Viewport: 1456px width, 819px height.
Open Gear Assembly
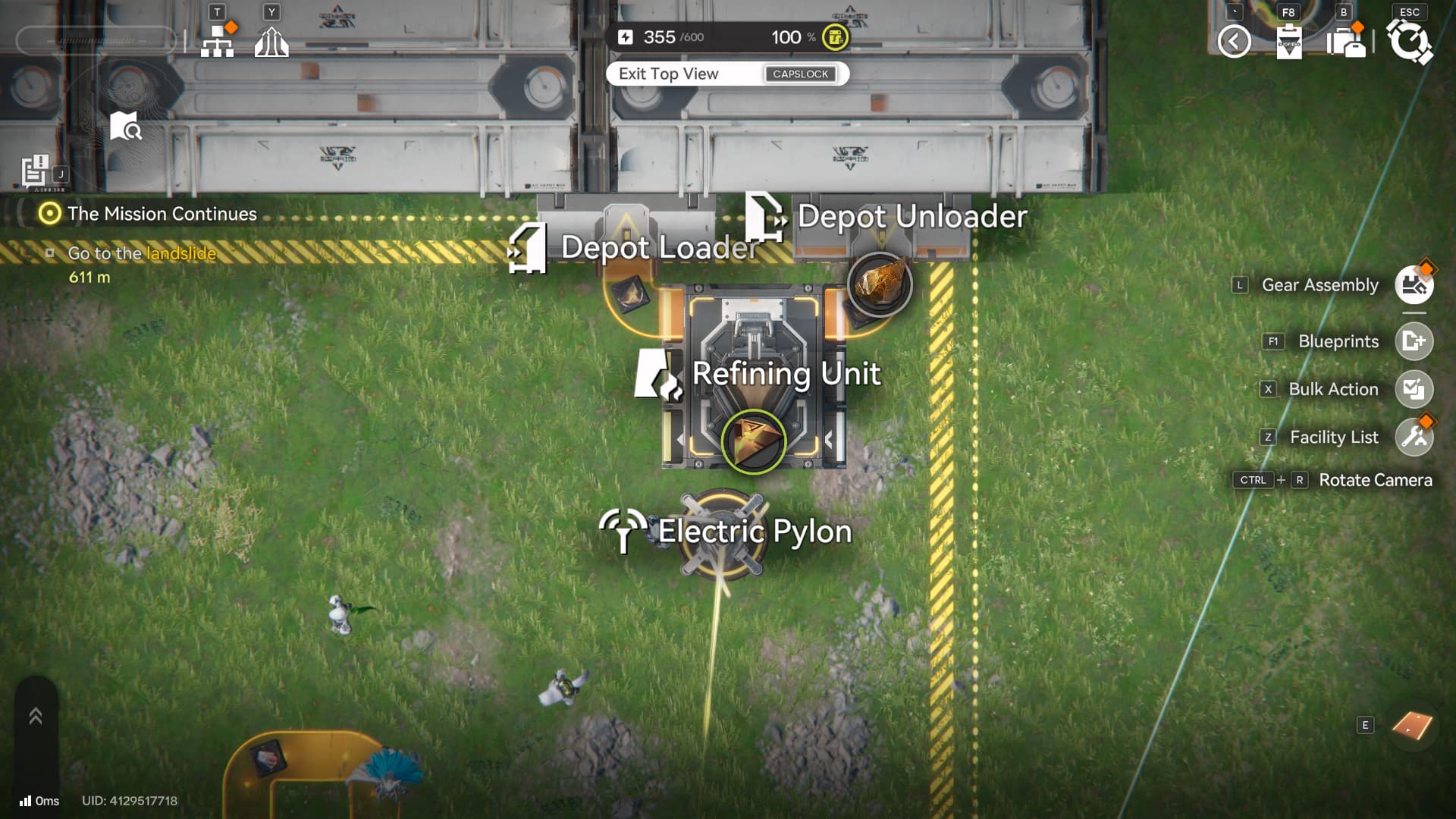tap(1414, 285)
